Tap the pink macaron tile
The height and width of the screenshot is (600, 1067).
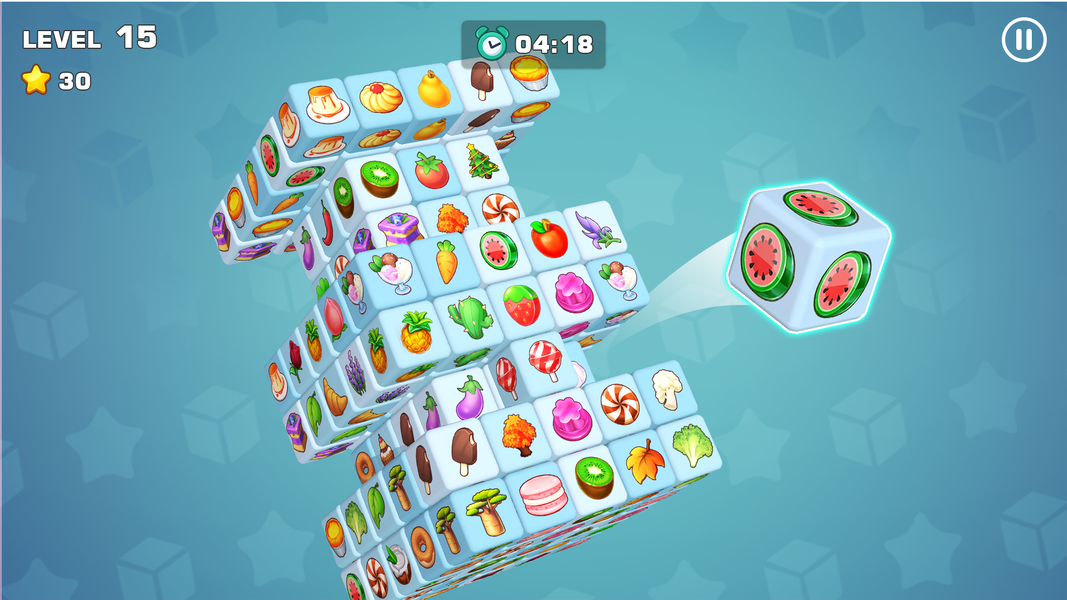[x=543, y=493]
